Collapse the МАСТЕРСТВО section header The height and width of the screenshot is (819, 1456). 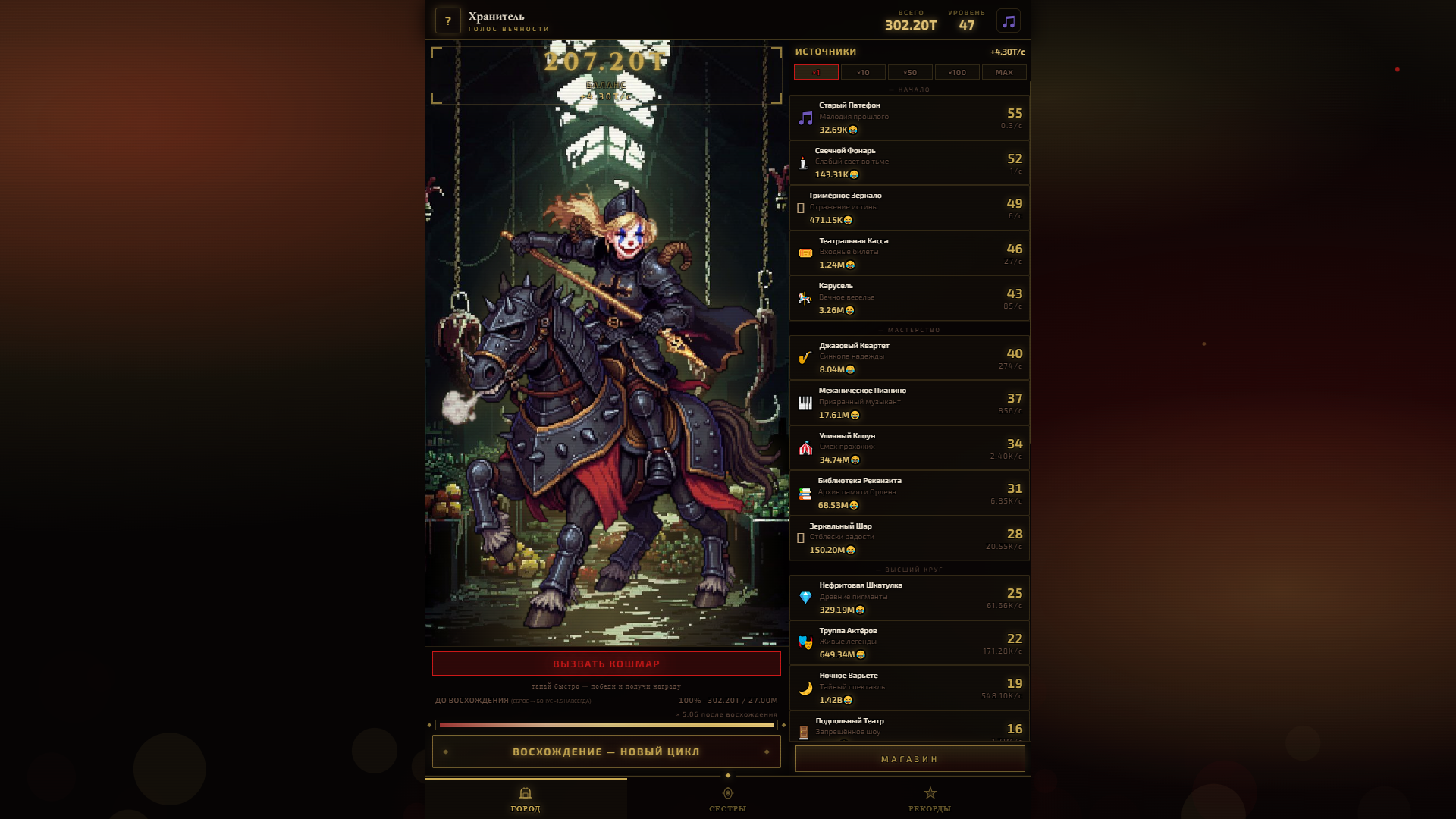pyautogui.click(x=909, y=330)
